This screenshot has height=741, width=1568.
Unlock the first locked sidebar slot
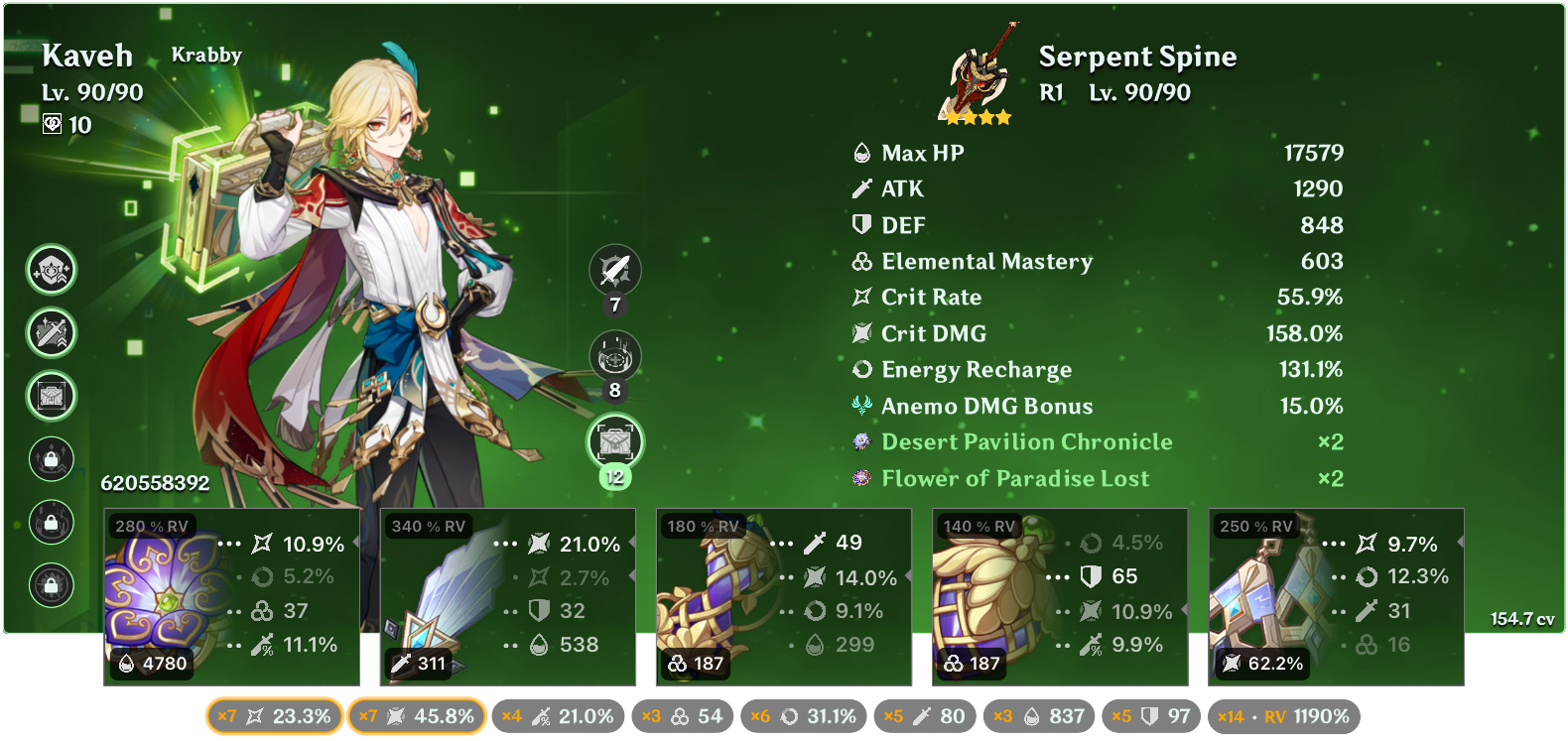point(51,460)
